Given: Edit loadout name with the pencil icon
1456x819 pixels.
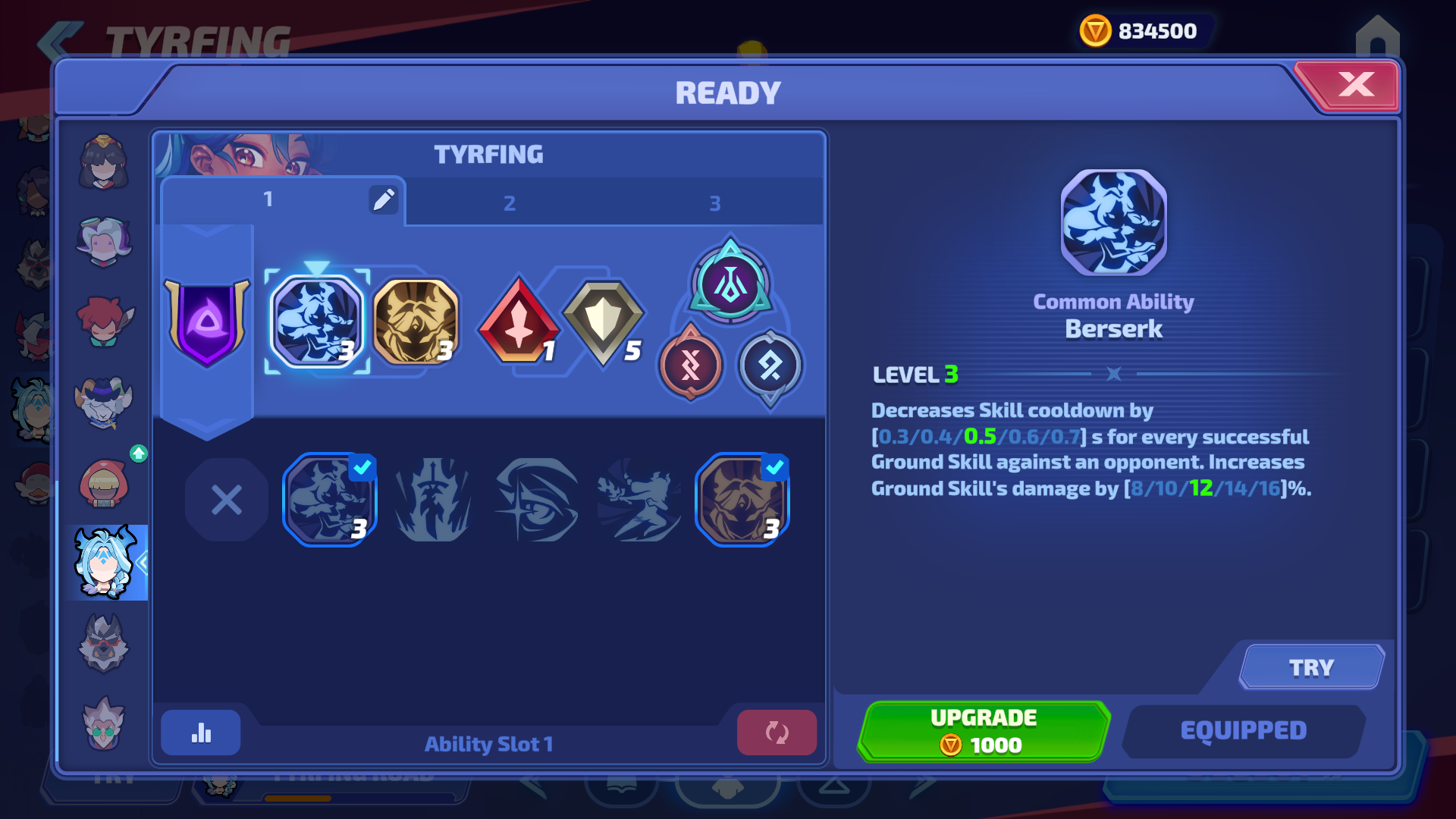Looking at the screenshot, I should [x=384, y=199].
